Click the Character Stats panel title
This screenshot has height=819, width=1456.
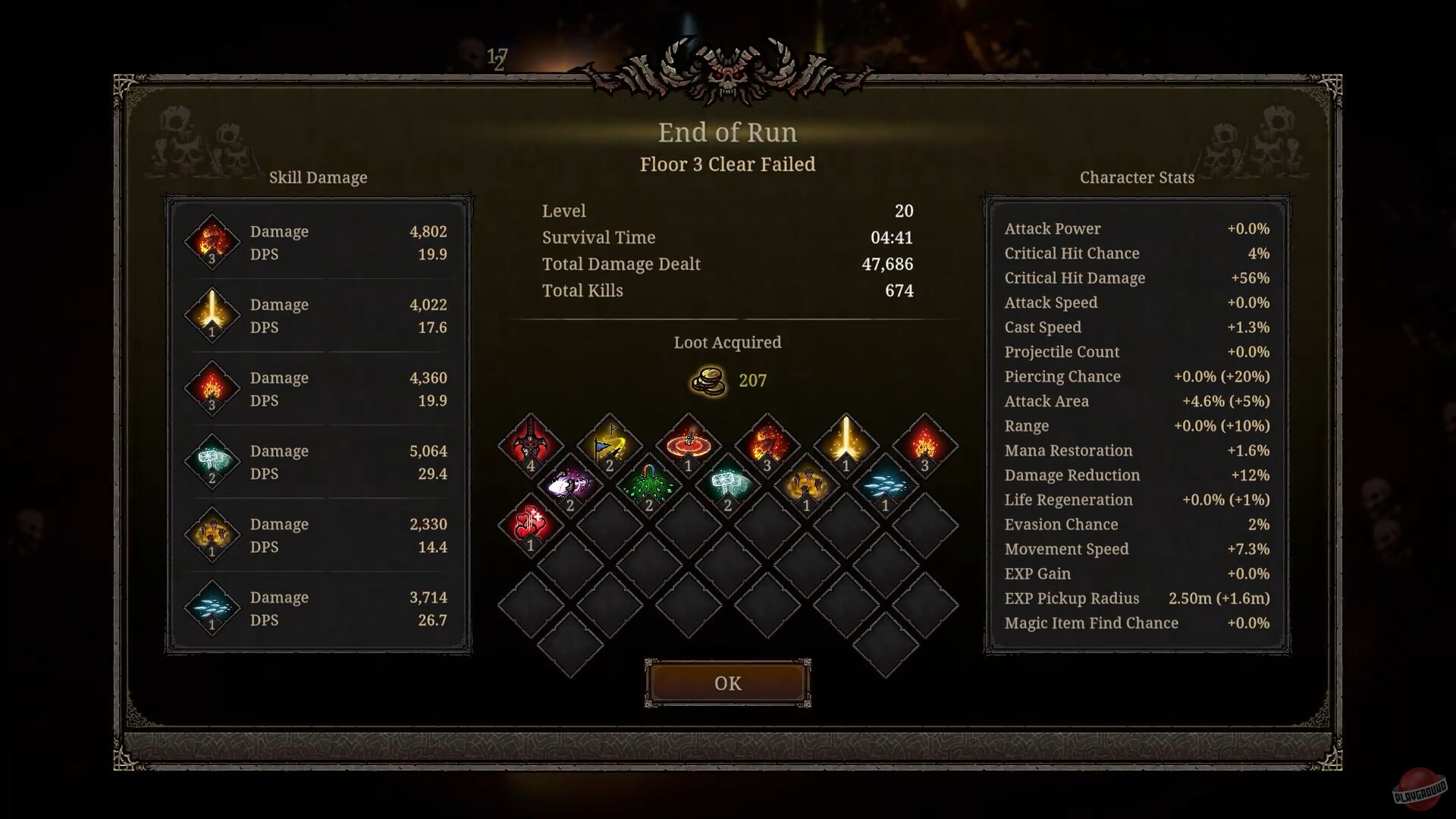(x=1137, y=177)
